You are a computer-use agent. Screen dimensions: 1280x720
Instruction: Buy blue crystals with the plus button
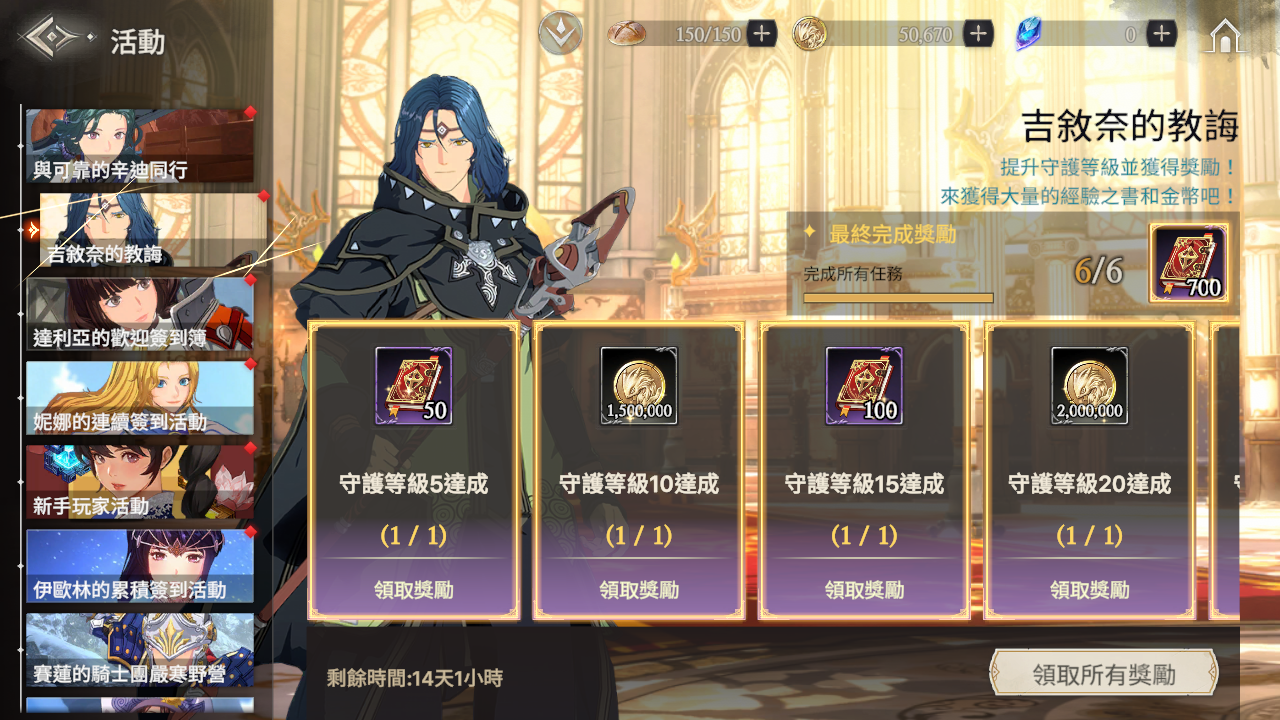tap(1161, 34)
